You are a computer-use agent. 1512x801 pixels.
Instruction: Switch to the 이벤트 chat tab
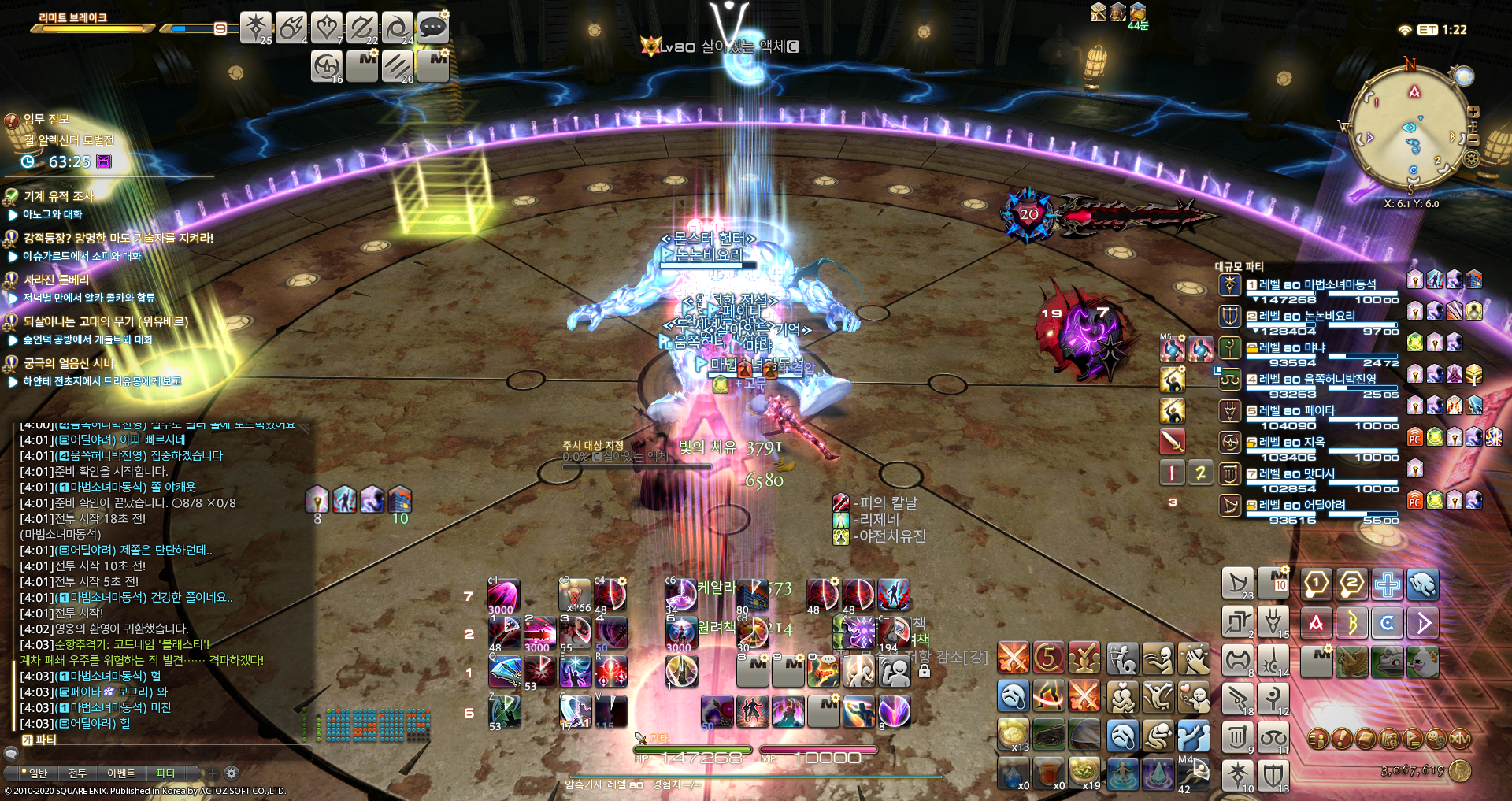point(121,773)
